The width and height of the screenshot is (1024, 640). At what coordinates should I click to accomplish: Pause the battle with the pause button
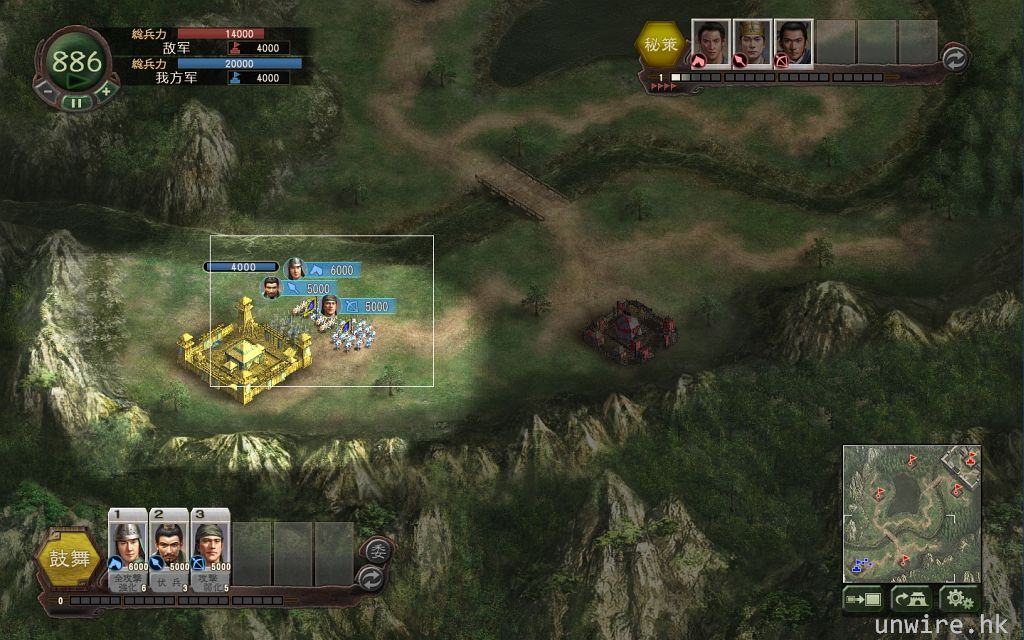pyautogui.click(x=76, y=101)
